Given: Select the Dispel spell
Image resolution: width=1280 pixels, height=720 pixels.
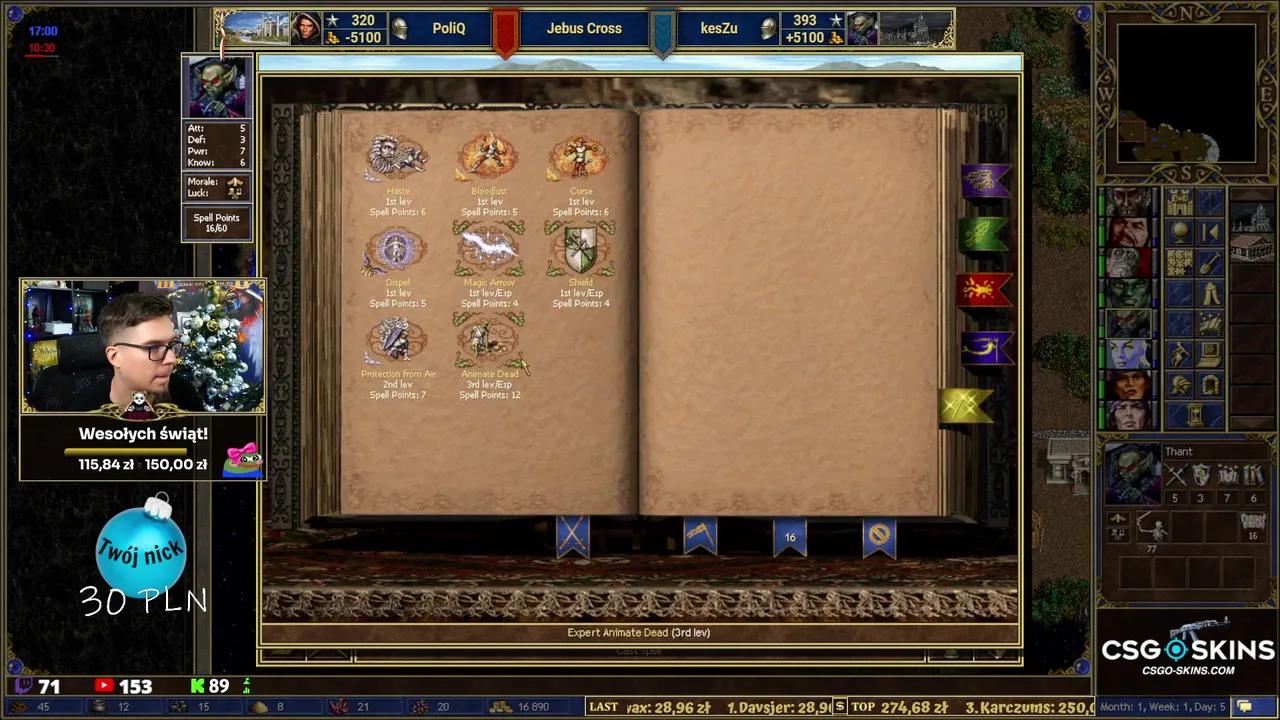Looking at the screenshot, I should pos(397,250).
